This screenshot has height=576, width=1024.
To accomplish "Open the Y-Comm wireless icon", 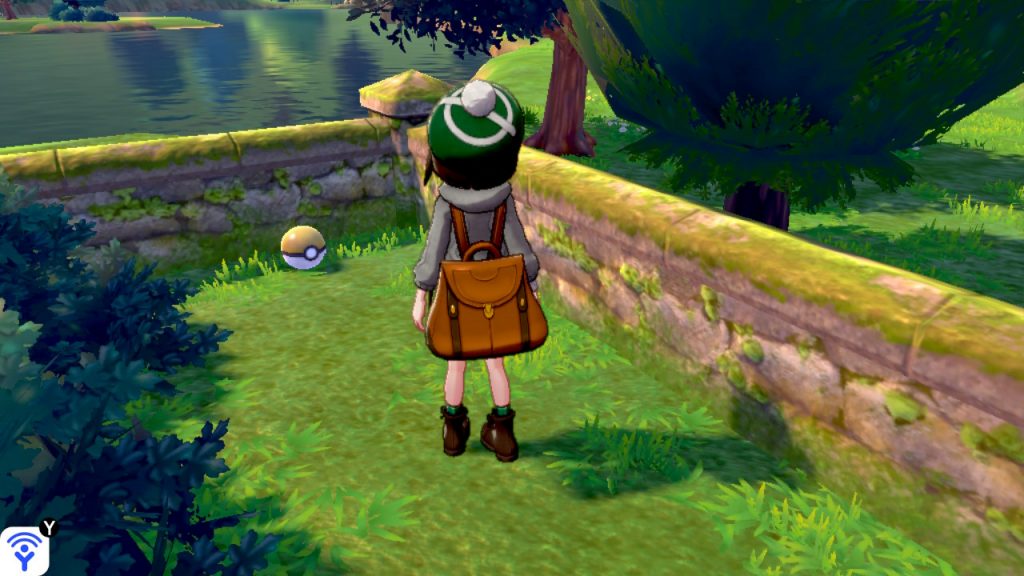I will click(23, 550).
